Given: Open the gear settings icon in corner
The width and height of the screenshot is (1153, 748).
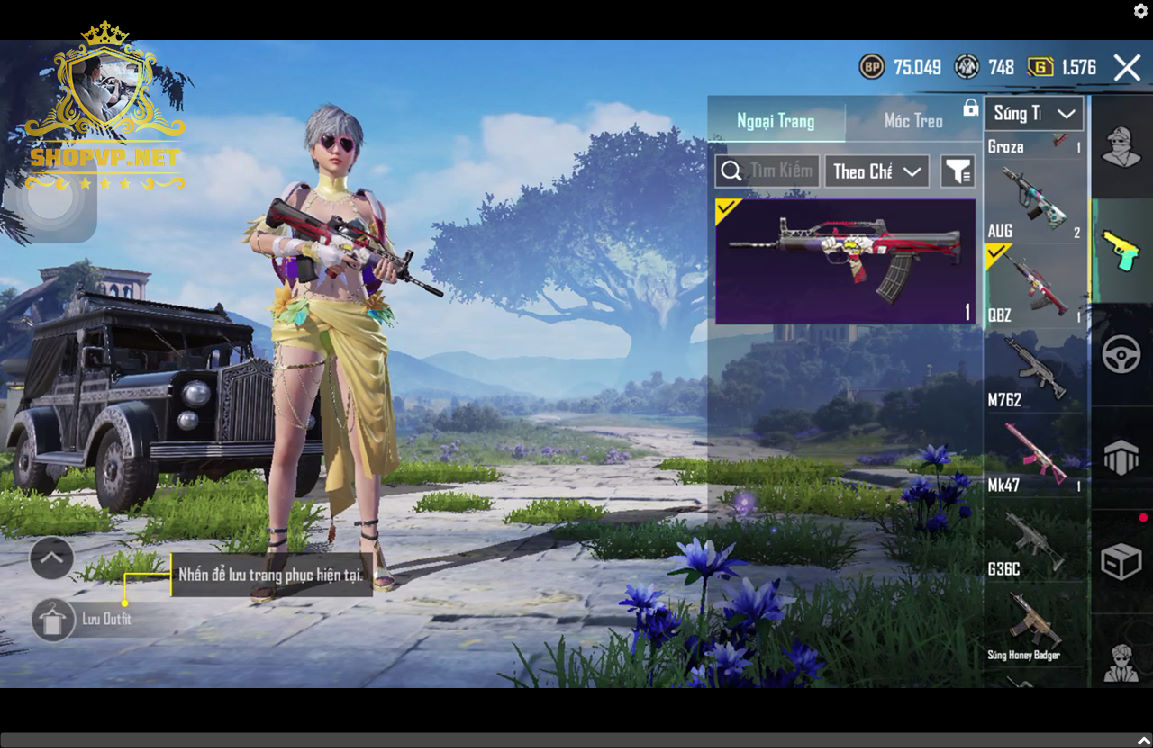Looking at the screenshot, I should pos(1140,11).
